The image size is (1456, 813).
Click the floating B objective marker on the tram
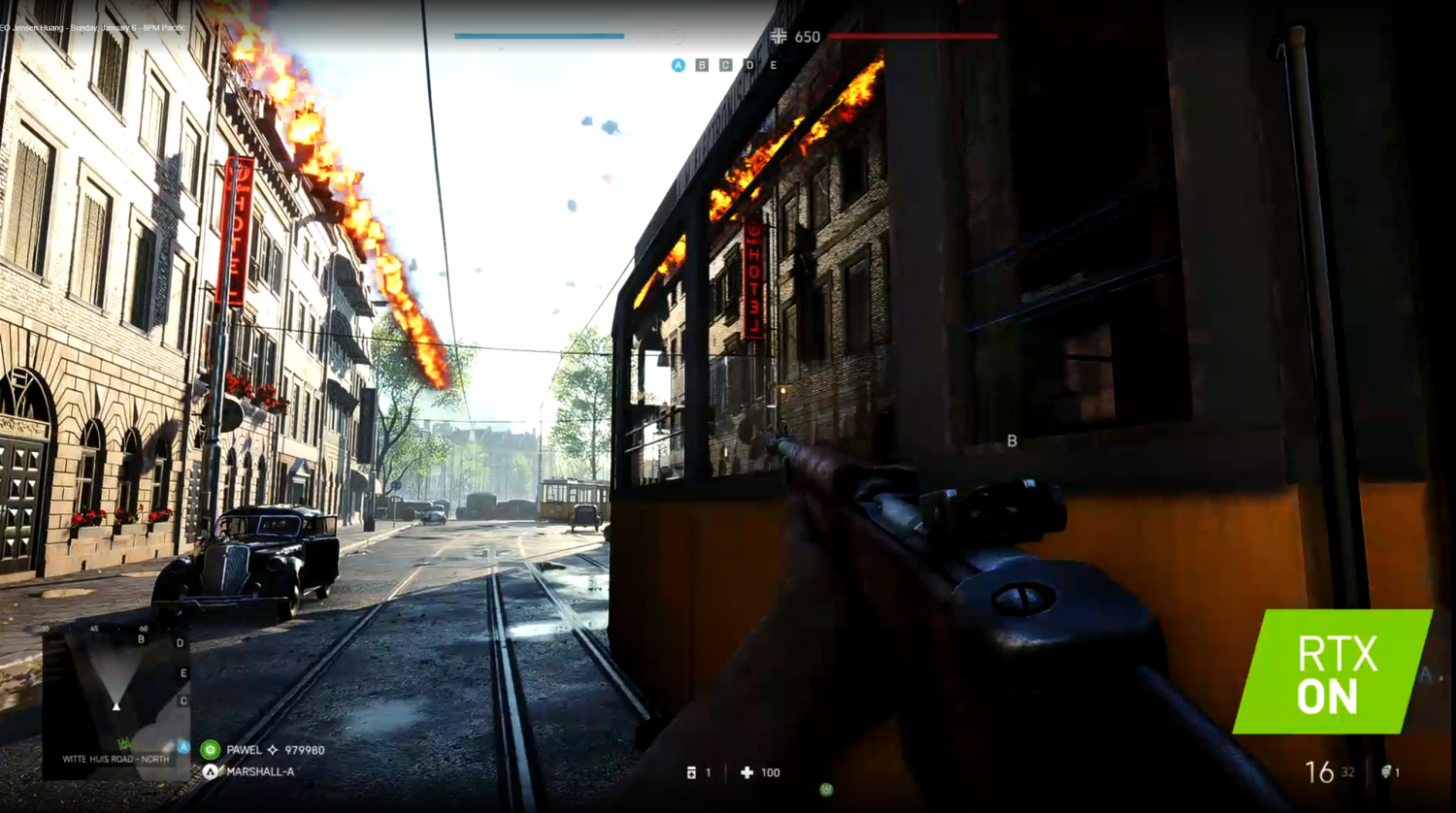[1011, 440]
